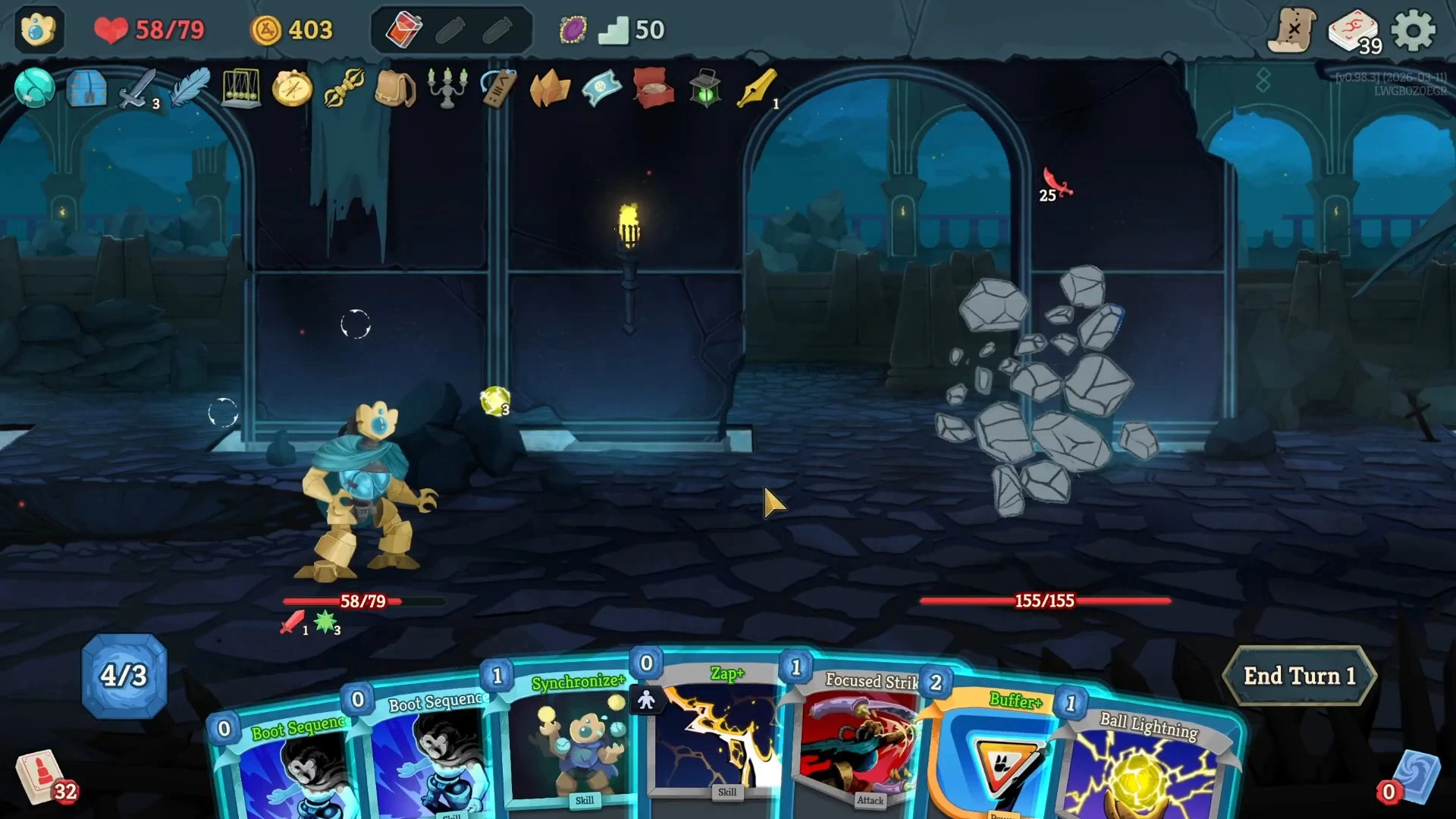Screen dimensions: 1456x819
Task: Select the red potion in the potion belt
Action: [403, 30]
